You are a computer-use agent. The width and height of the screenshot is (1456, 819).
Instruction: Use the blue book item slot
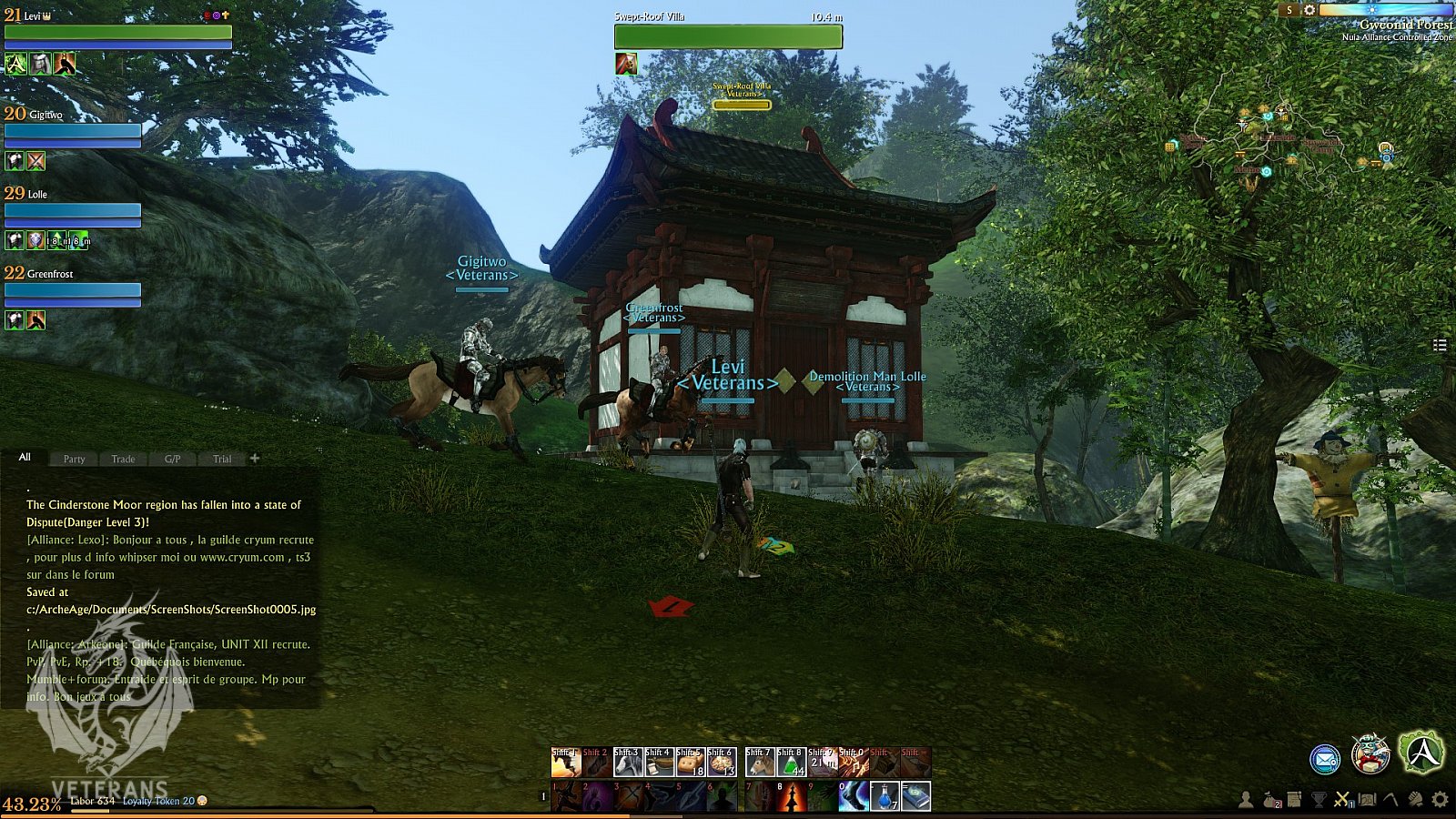915,796
